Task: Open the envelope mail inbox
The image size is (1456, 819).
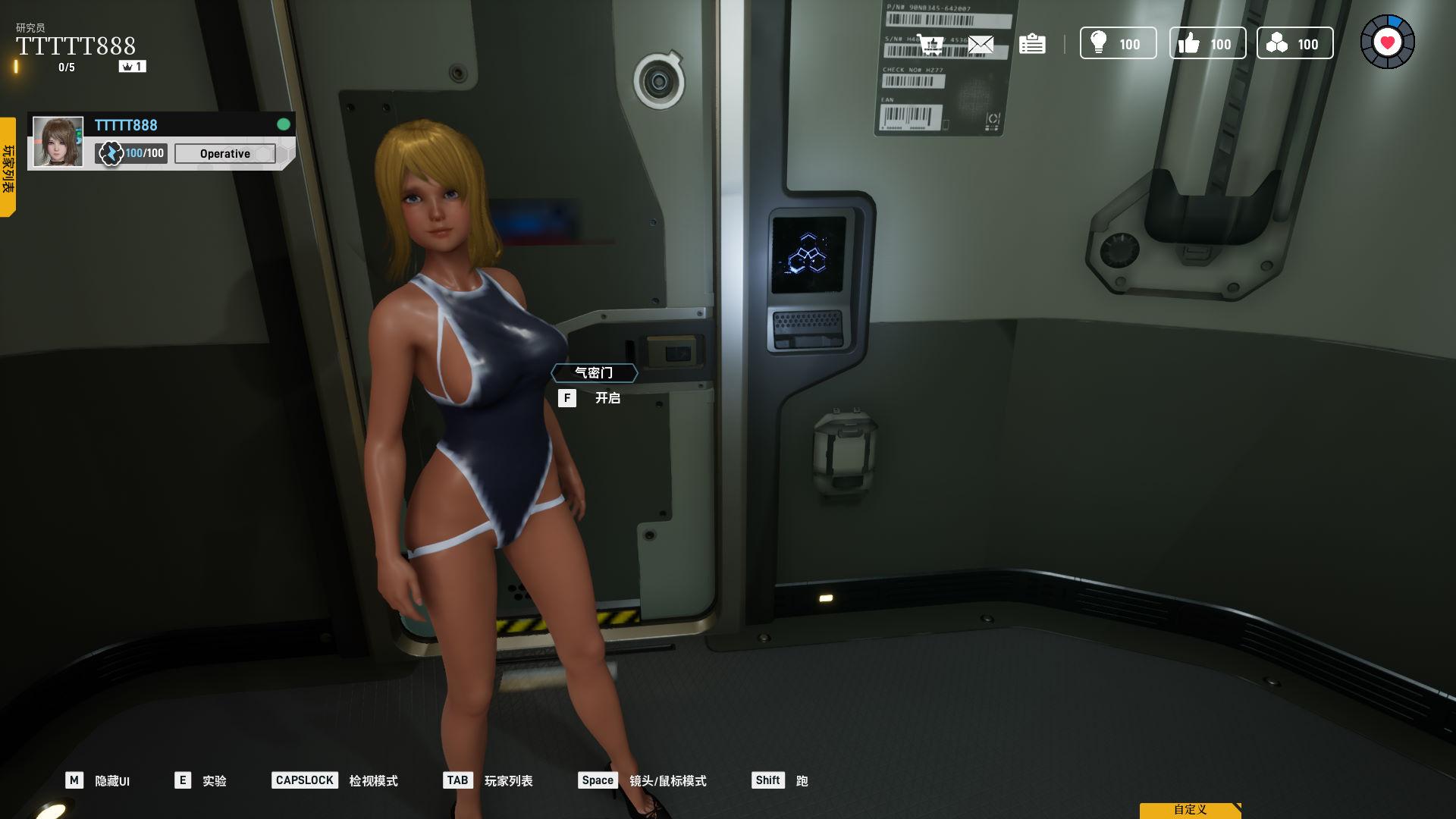Action: click(981, 44)
